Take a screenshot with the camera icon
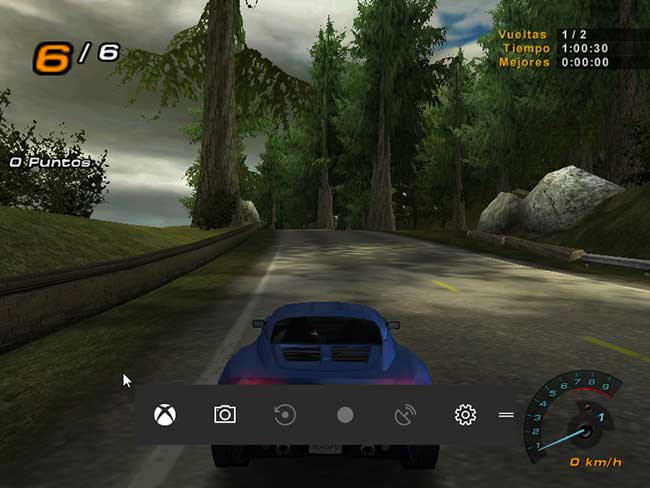650x488 pixels. click(225, 414)
